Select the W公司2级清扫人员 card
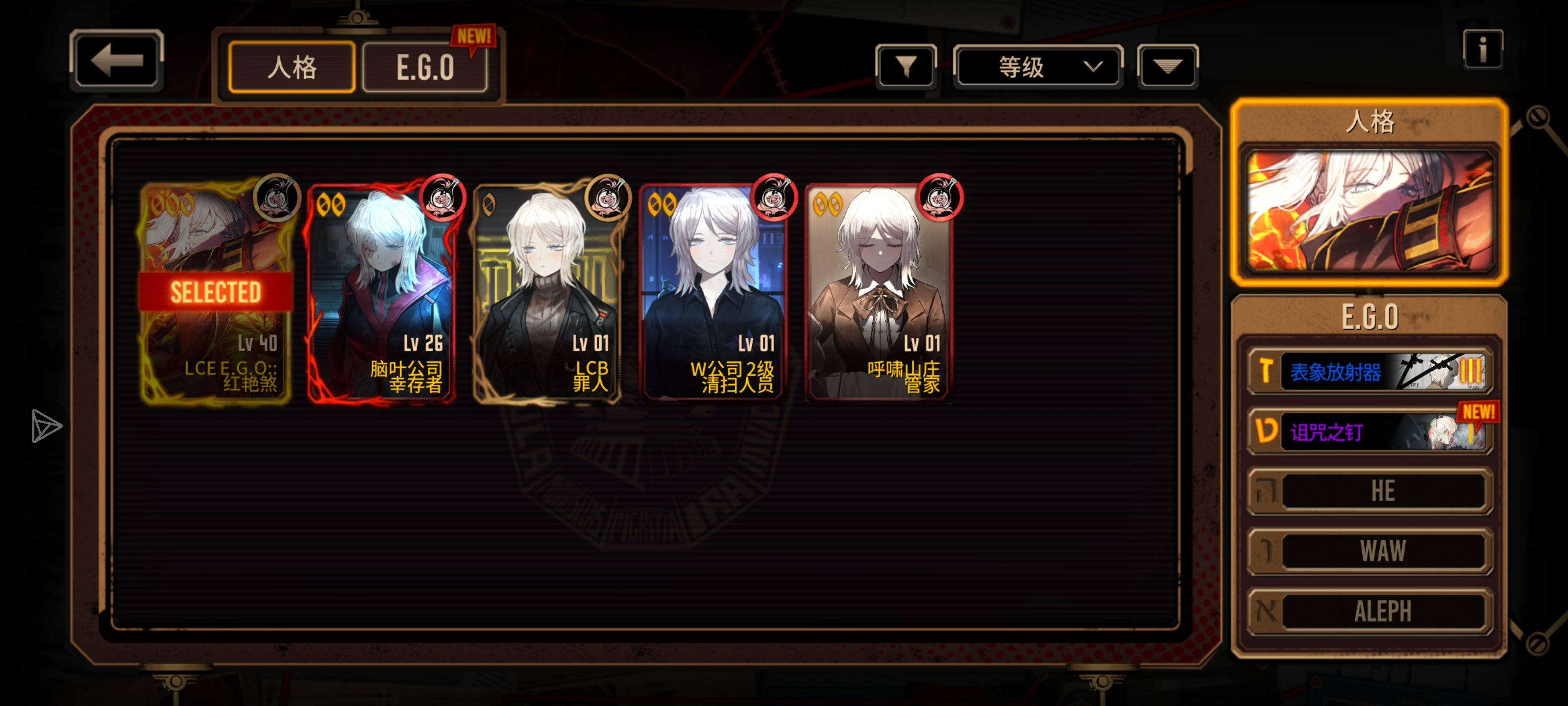 coord(713,292)
